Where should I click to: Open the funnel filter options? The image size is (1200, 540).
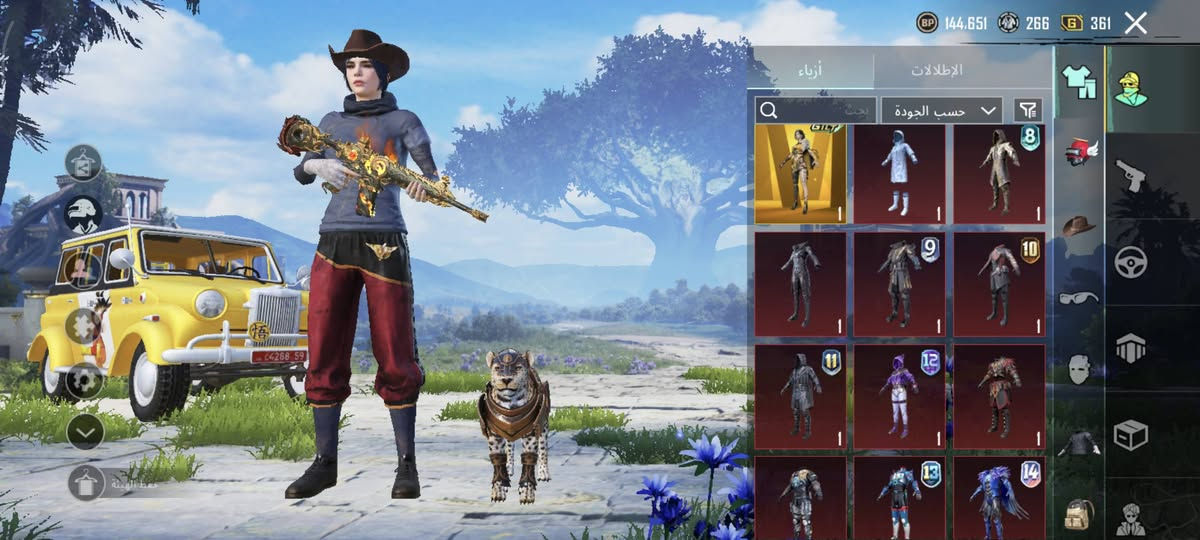tap(1027, 110)
